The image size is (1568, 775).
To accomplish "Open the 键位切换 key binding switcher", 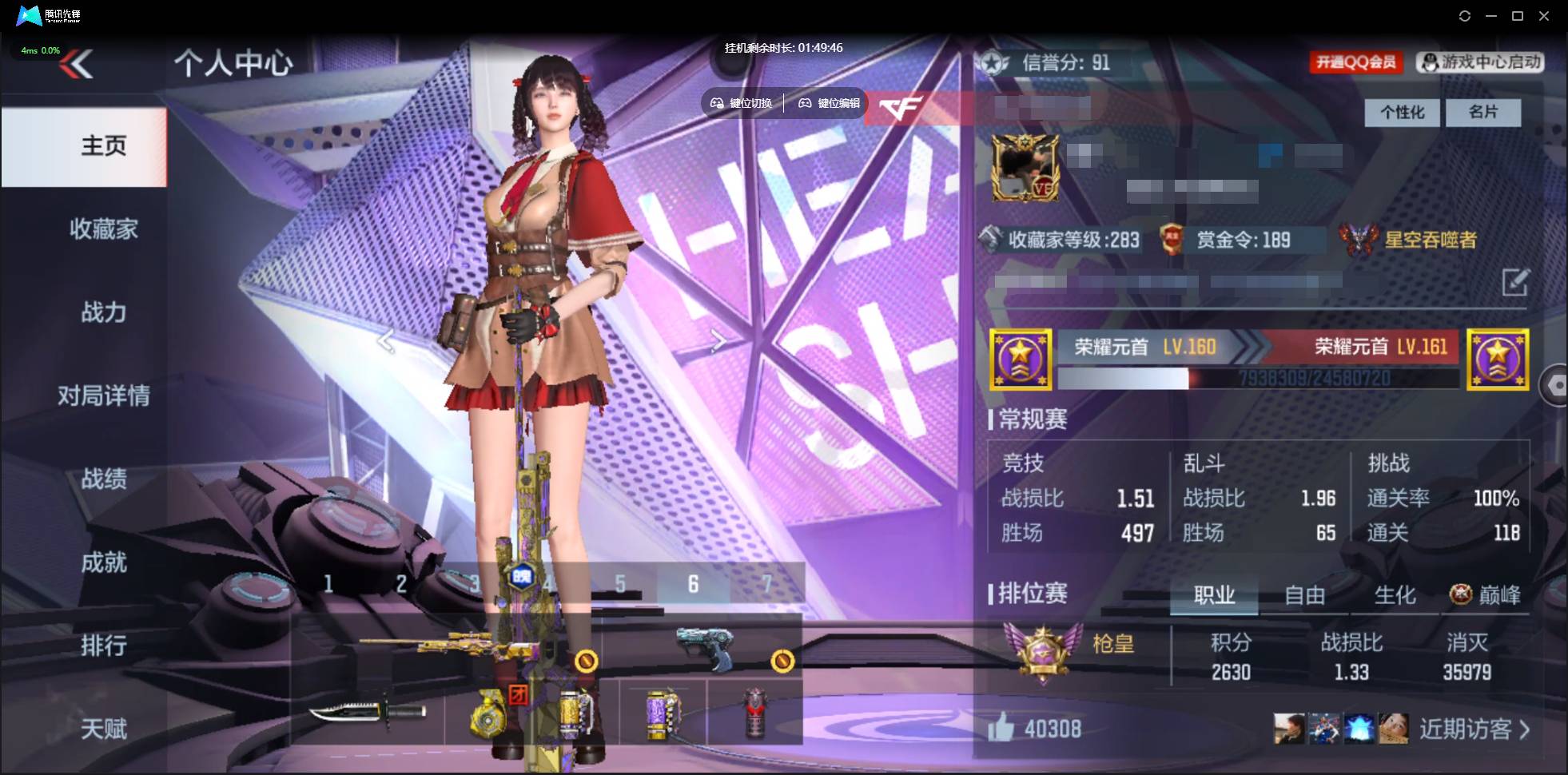I will tap(741, 102).
